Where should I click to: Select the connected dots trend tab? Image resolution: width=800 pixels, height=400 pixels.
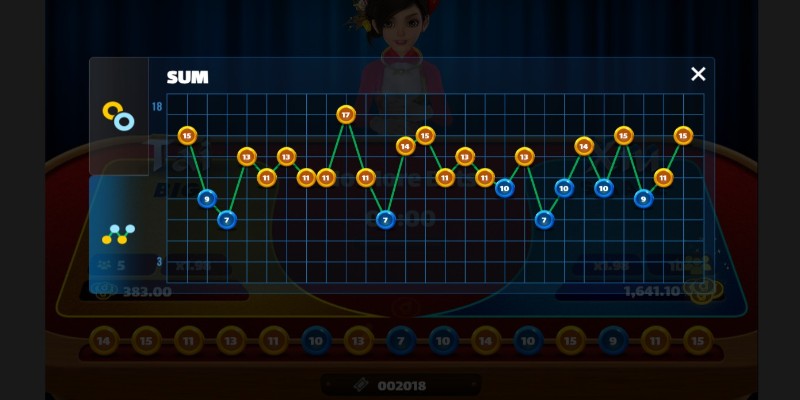coord(118,234)
